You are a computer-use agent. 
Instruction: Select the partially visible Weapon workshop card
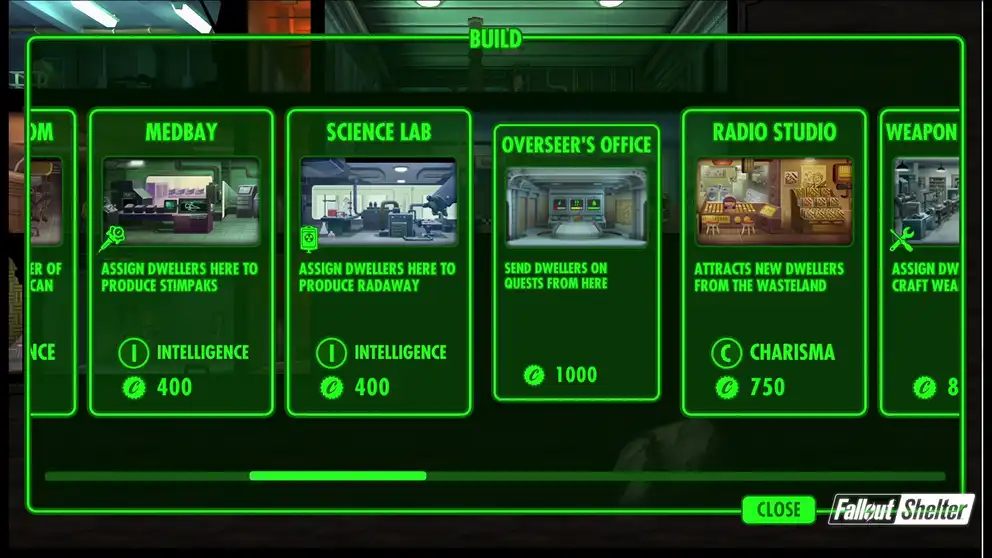tap(921, 262)
